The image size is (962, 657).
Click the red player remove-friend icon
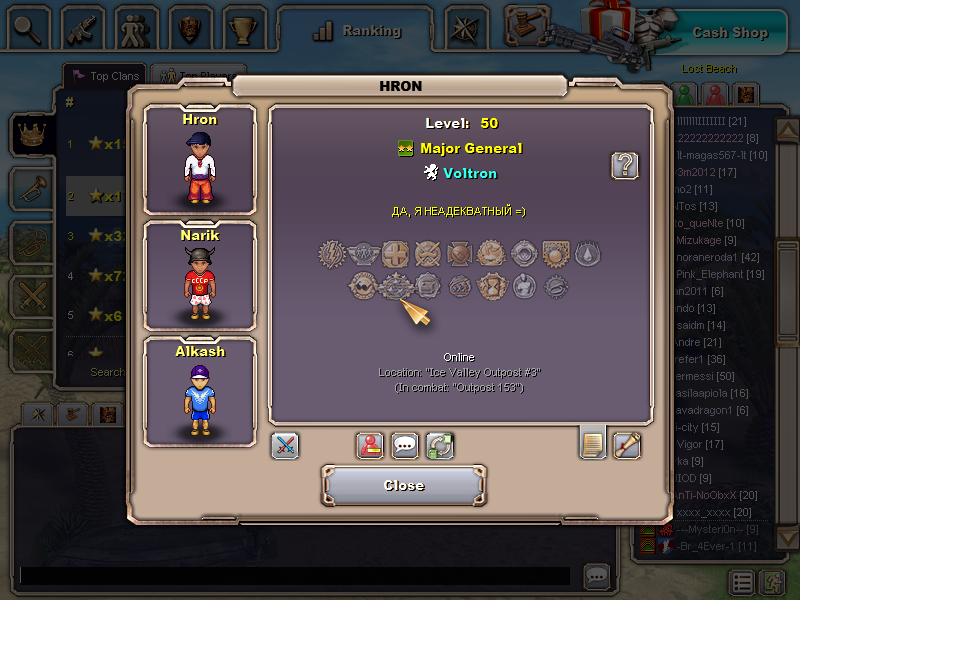(370, 446)
